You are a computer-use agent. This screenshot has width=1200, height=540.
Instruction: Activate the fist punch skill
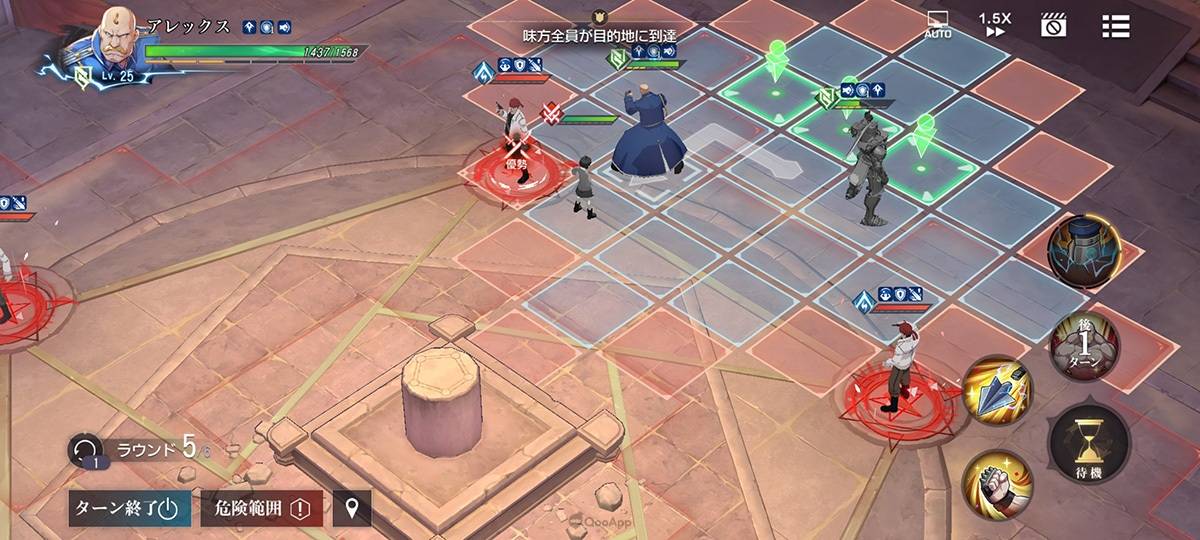click(x=997, y=485)
